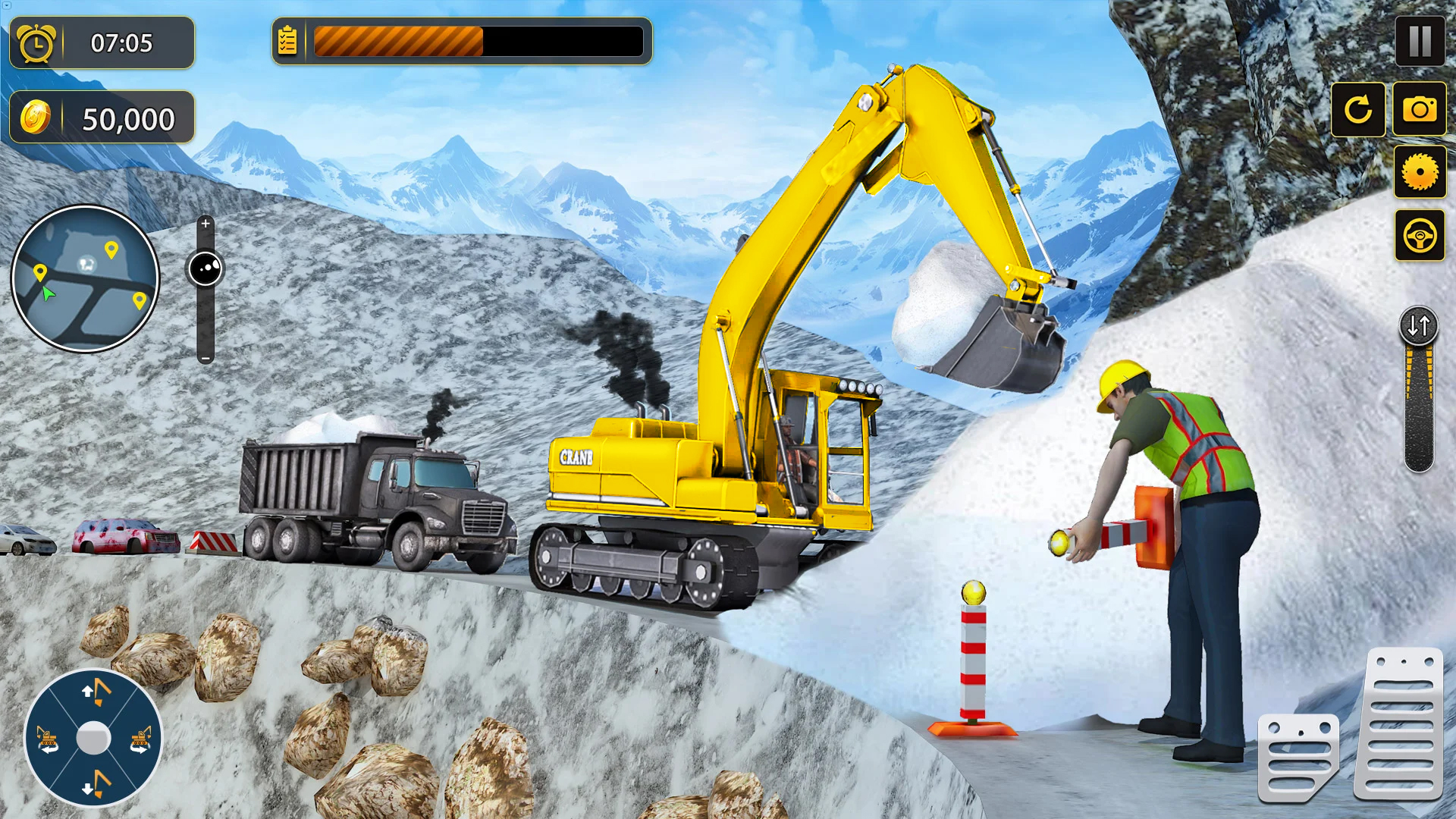Expand the circular minimap view
The width and height of the screenshot is (1456, 819).
coord(83,278)
